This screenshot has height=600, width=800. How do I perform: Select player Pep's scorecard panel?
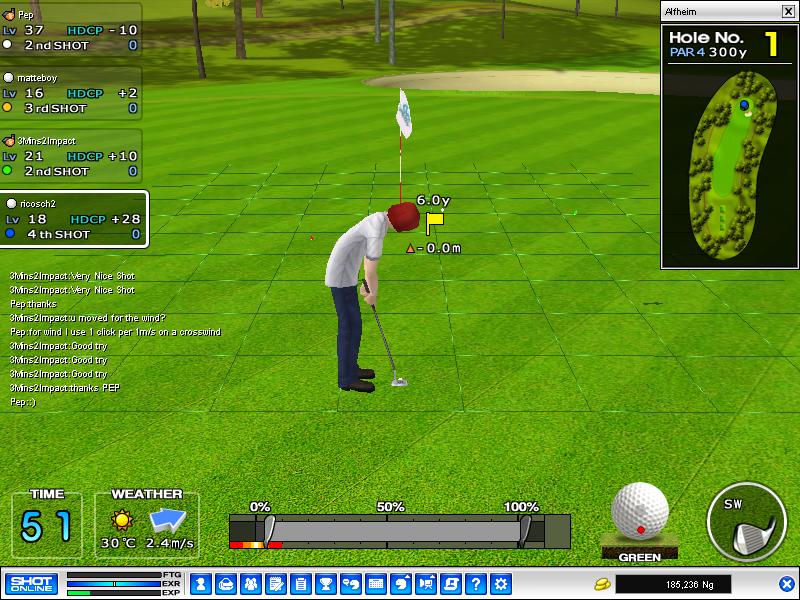70,30
